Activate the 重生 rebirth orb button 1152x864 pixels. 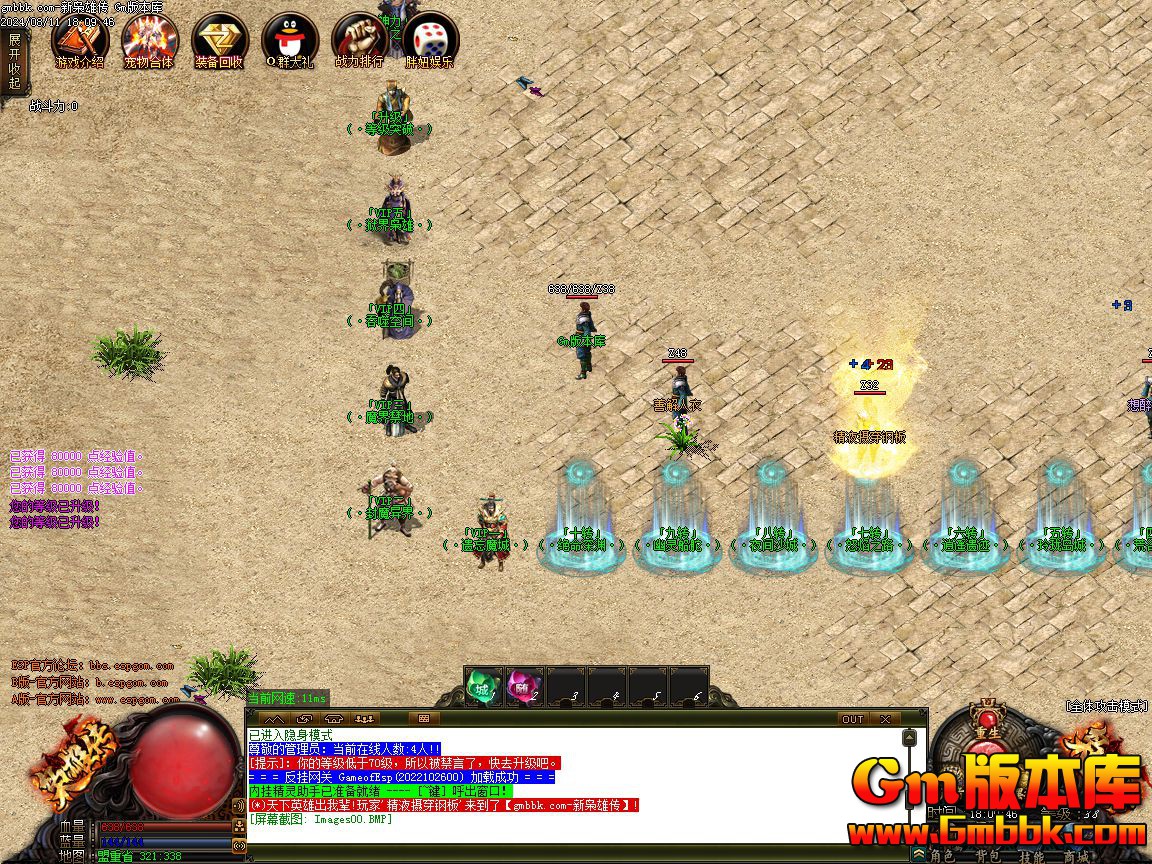(x=989, y=722)
